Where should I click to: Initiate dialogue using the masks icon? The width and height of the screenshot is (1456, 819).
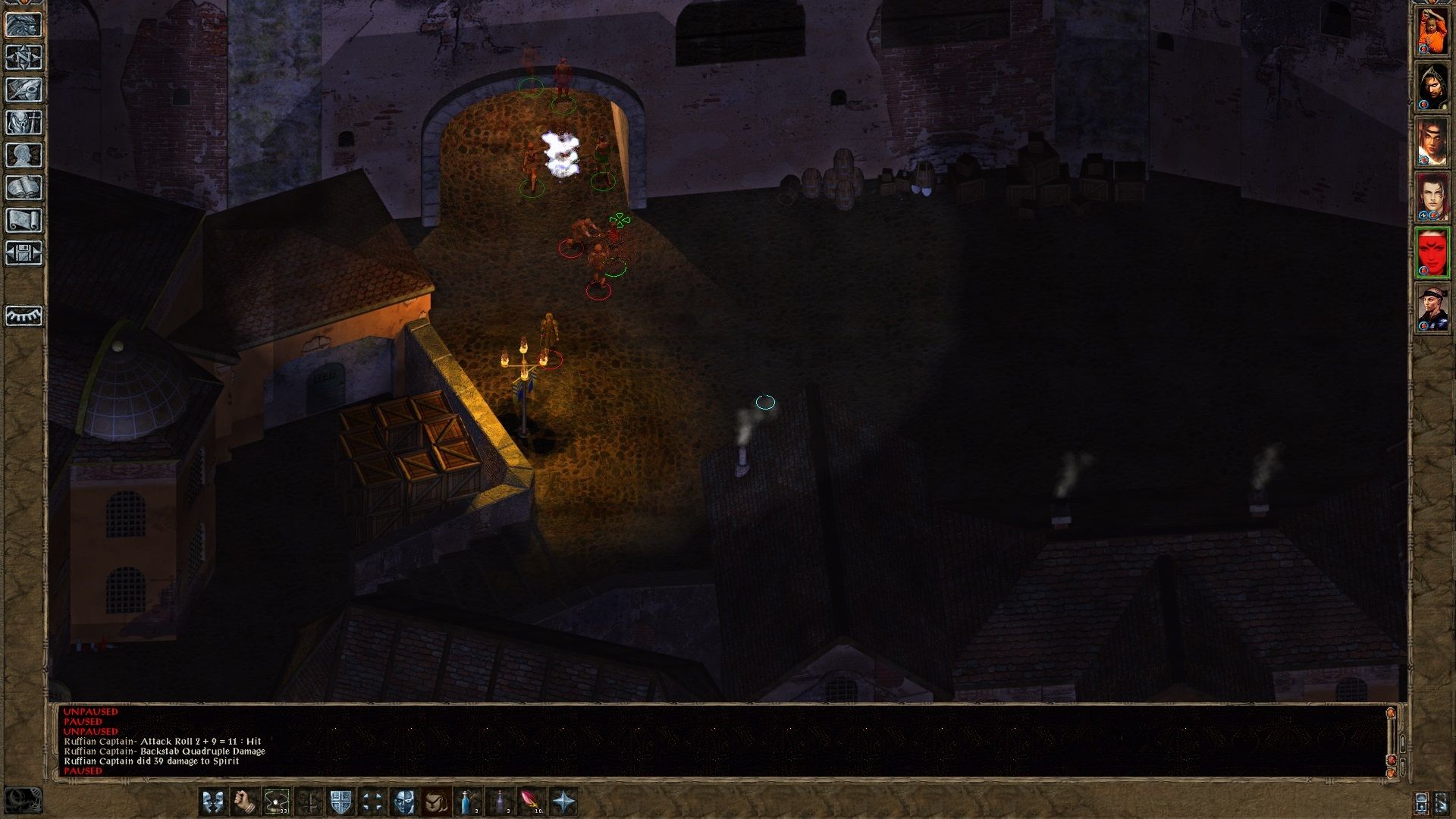[x=211, y=802]
